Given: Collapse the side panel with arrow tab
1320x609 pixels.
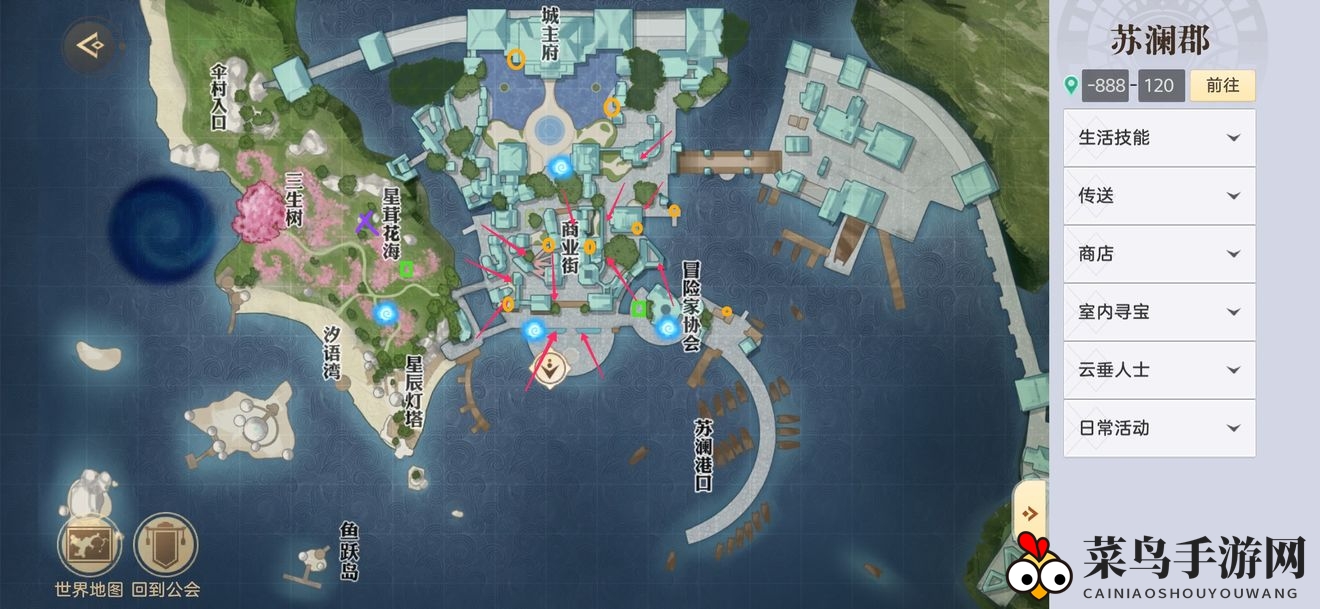Looking at the screenshot, I should click(1030, 513).
